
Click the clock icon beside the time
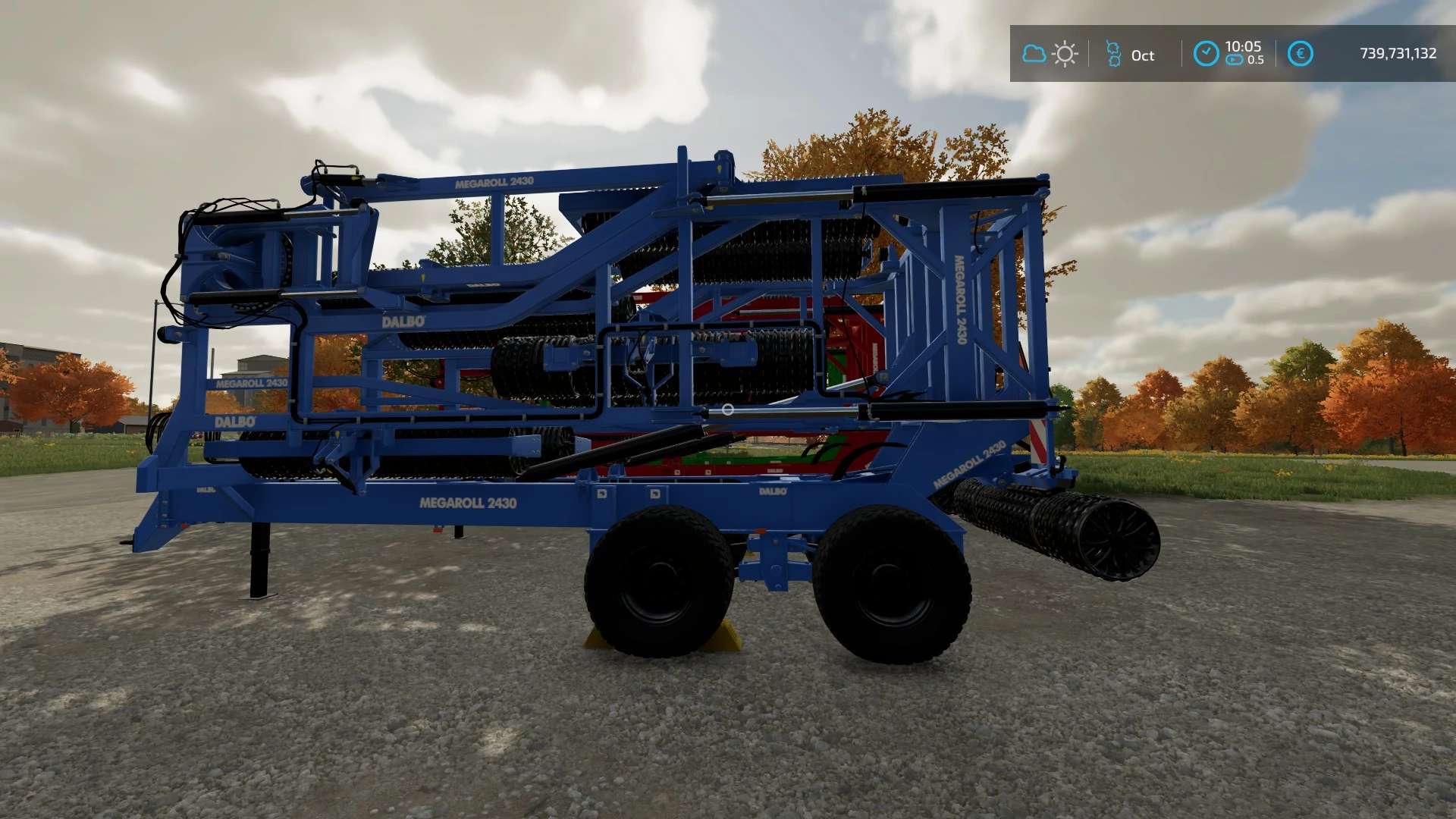(1206, 54)
